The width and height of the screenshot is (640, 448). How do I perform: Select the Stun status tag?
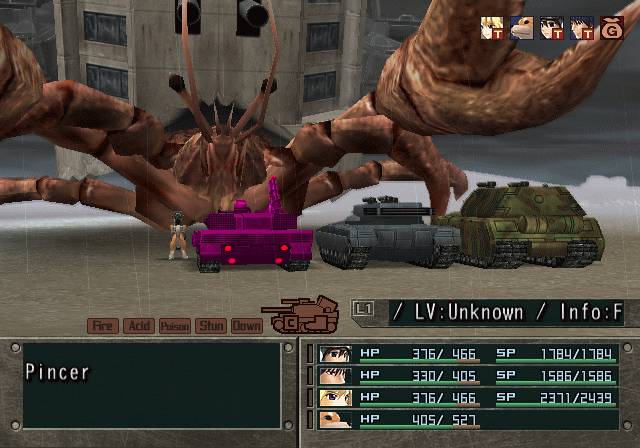(210, 326)
